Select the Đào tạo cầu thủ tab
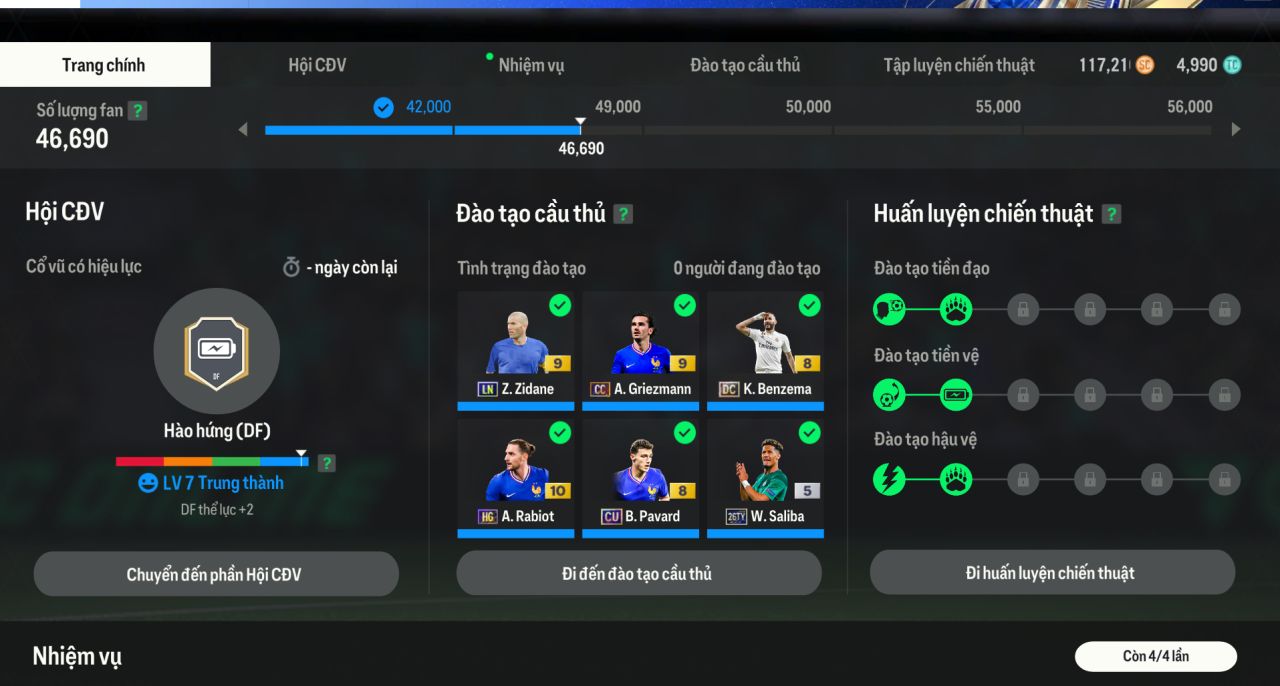1280x686 pixels. pos(745,66)
